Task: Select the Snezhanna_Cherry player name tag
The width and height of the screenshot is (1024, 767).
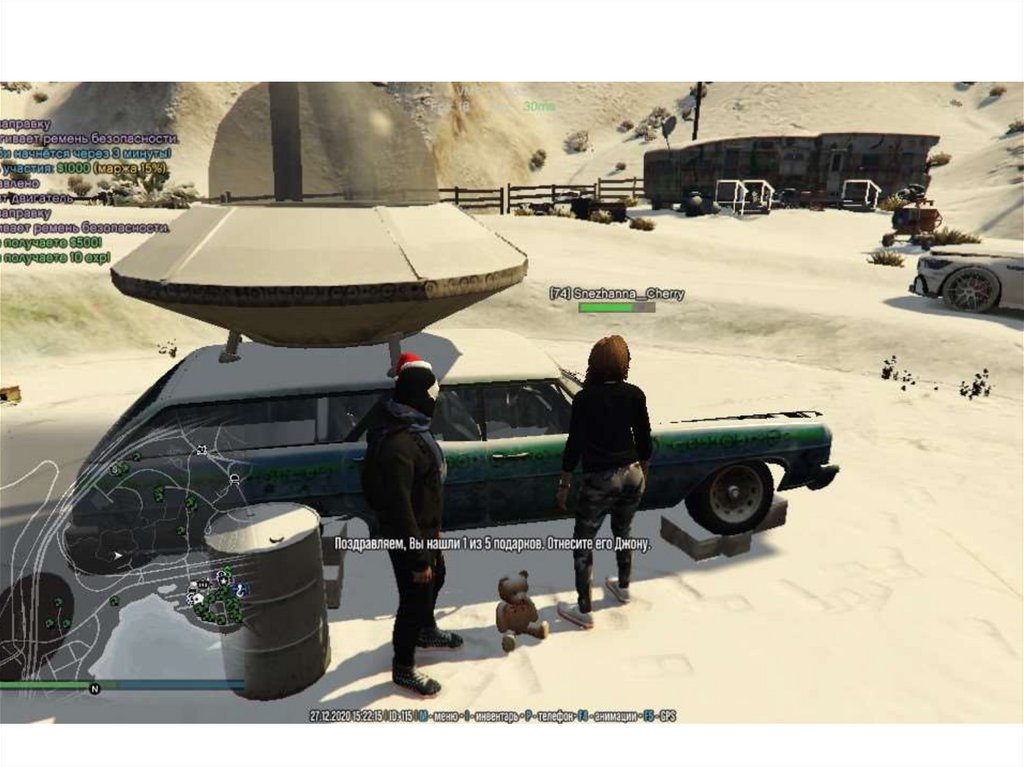Action: [x=616, y=293]
